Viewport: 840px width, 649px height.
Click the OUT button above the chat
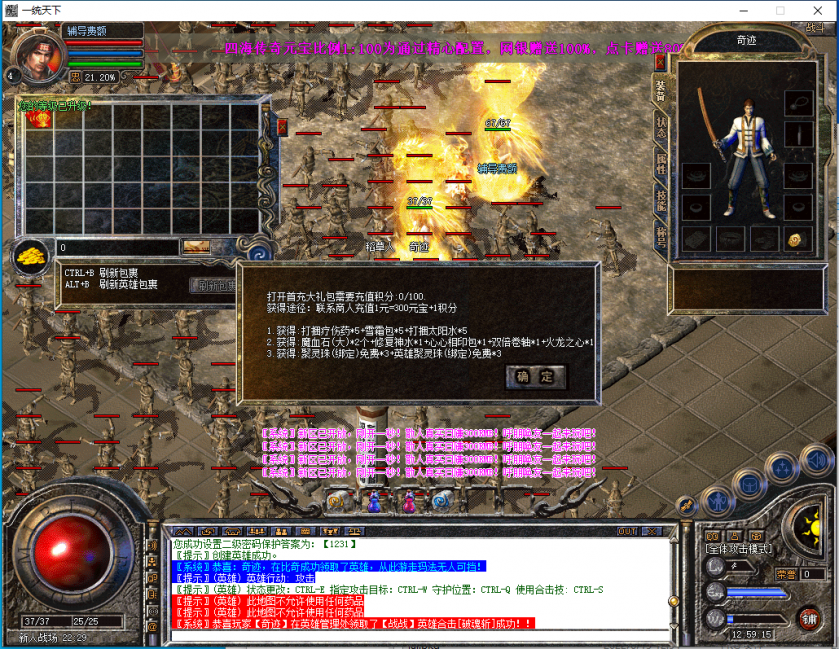628,531
